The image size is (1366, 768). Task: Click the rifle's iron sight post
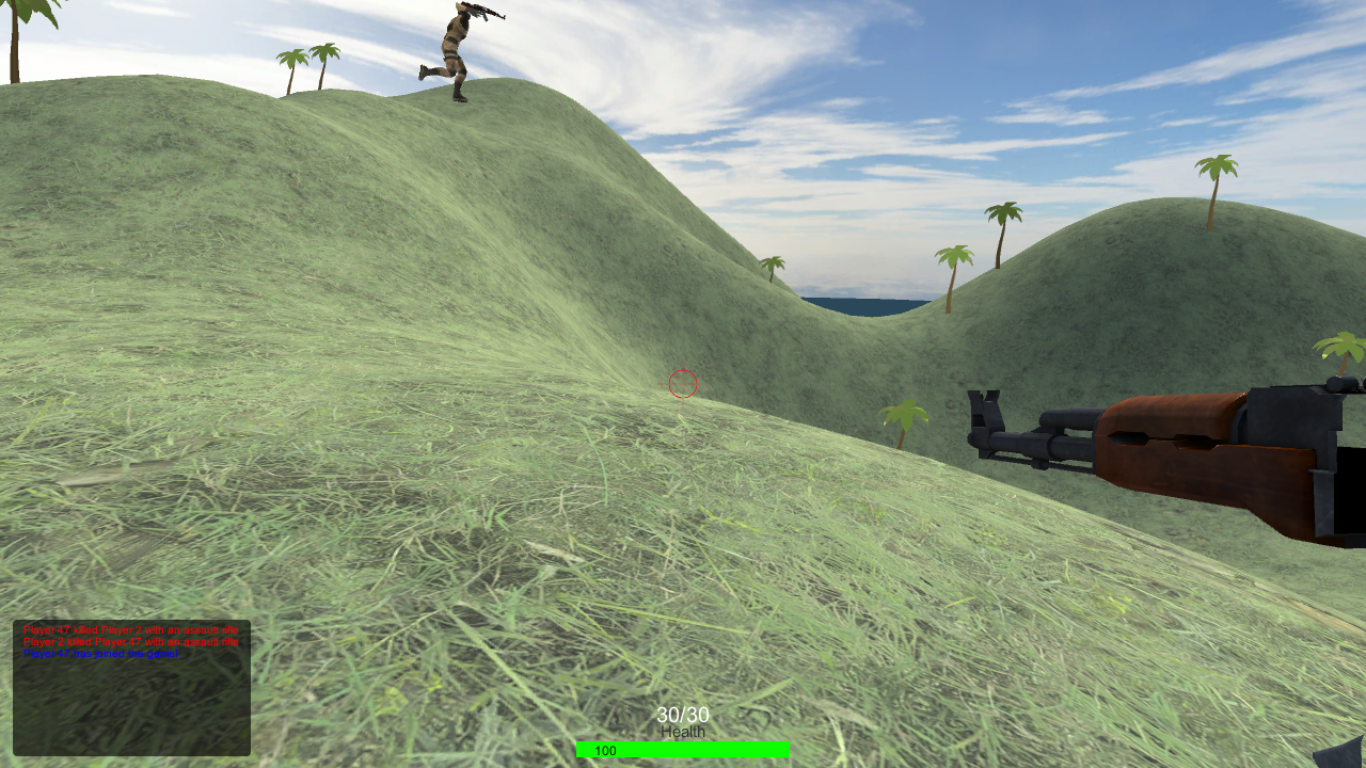pos(990,398)
